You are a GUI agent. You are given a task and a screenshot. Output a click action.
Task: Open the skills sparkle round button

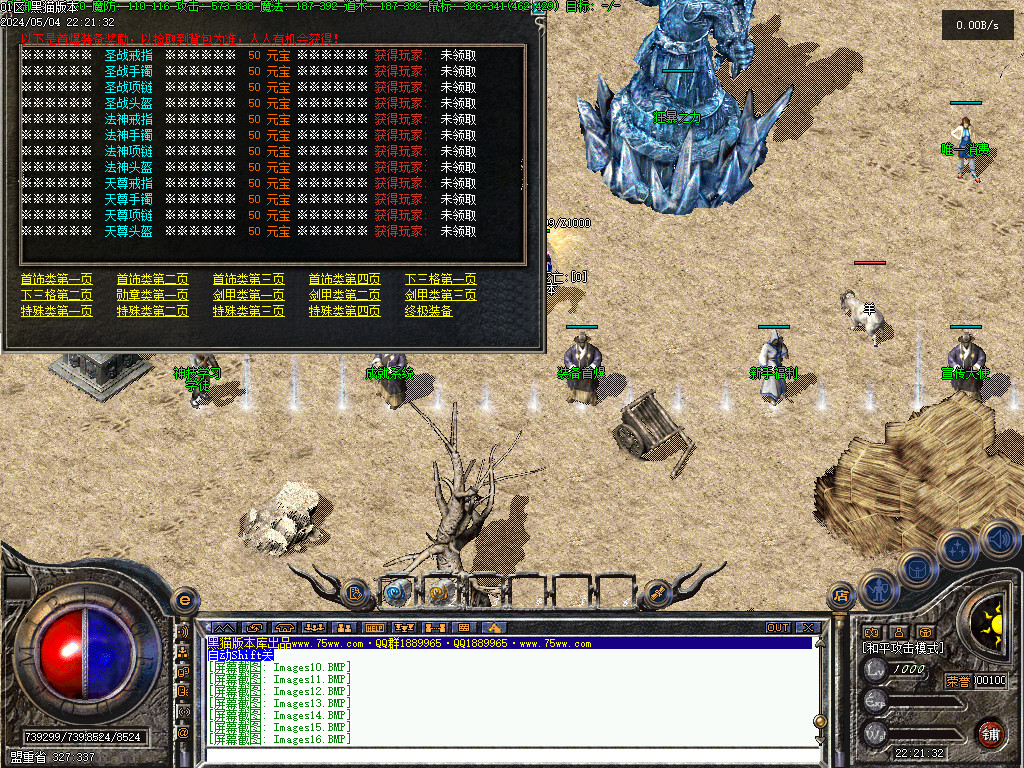coord(957,549)
